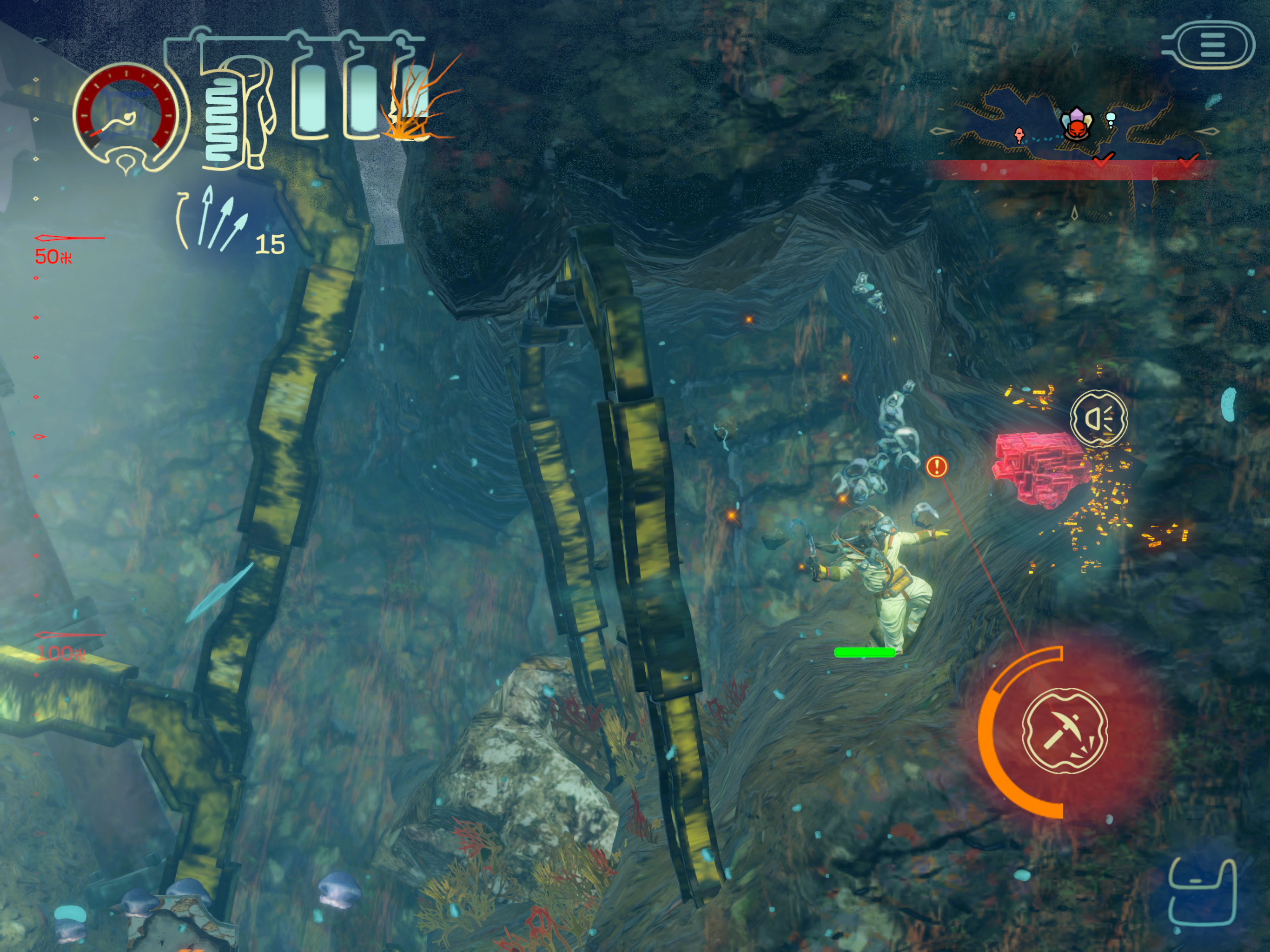Screen dimensions: 1270x952
Task: Activate the flashlight toggle icon
Action: pos(1099,418)
